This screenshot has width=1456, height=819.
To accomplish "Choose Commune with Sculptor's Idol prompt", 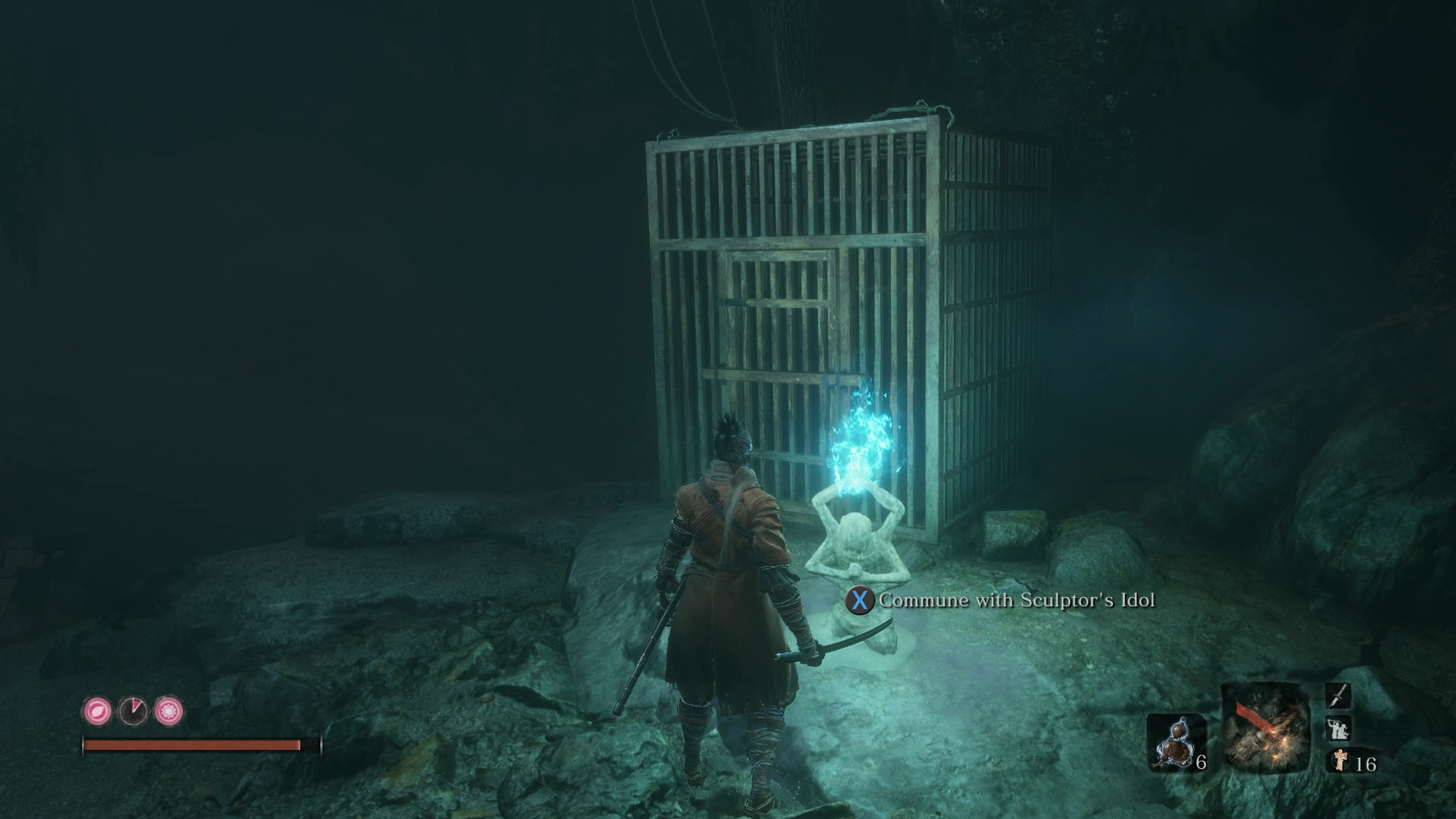I will (1001, 601).
